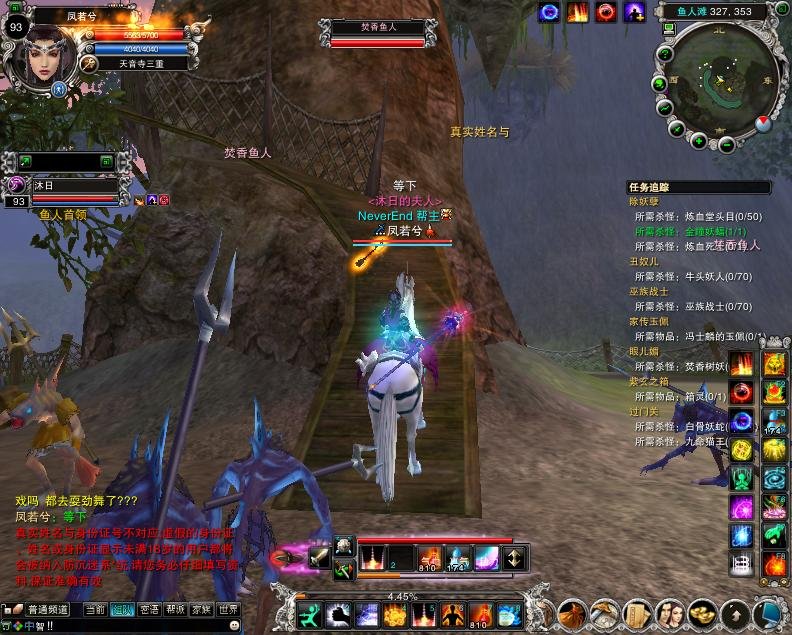Use the purple energy burst skill
The image size is (792, 635).
click(x=740, y=507)
